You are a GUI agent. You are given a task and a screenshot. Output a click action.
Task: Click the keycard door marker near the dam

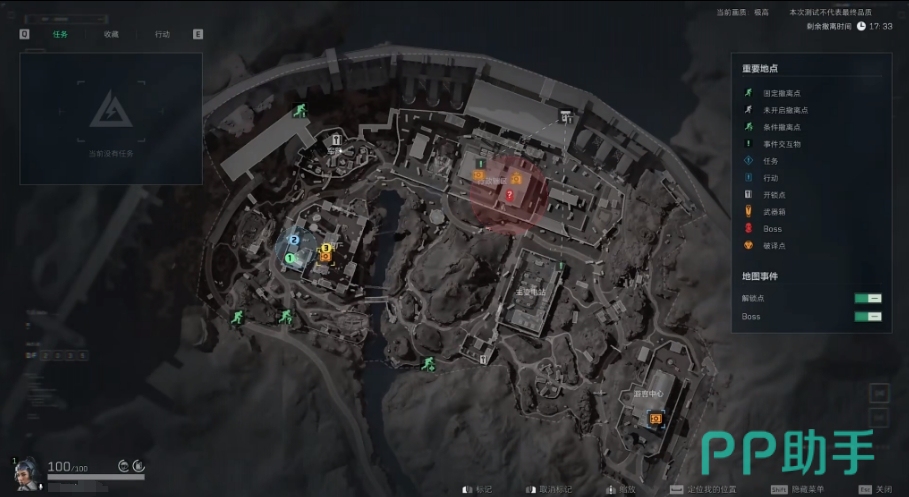(337, 140)
